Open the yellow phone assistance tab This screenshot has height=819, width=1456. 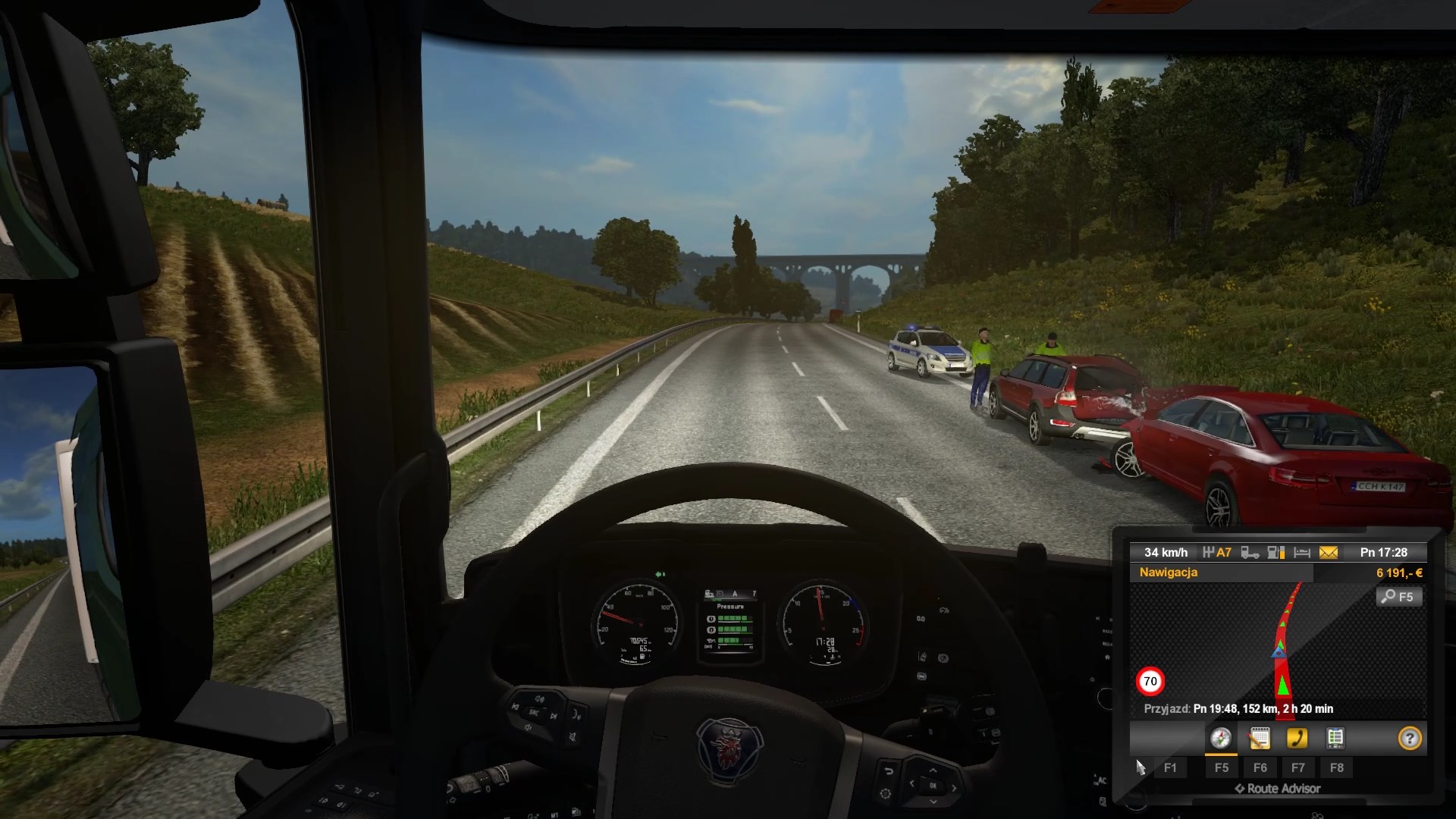click(x=1297, y=739)
